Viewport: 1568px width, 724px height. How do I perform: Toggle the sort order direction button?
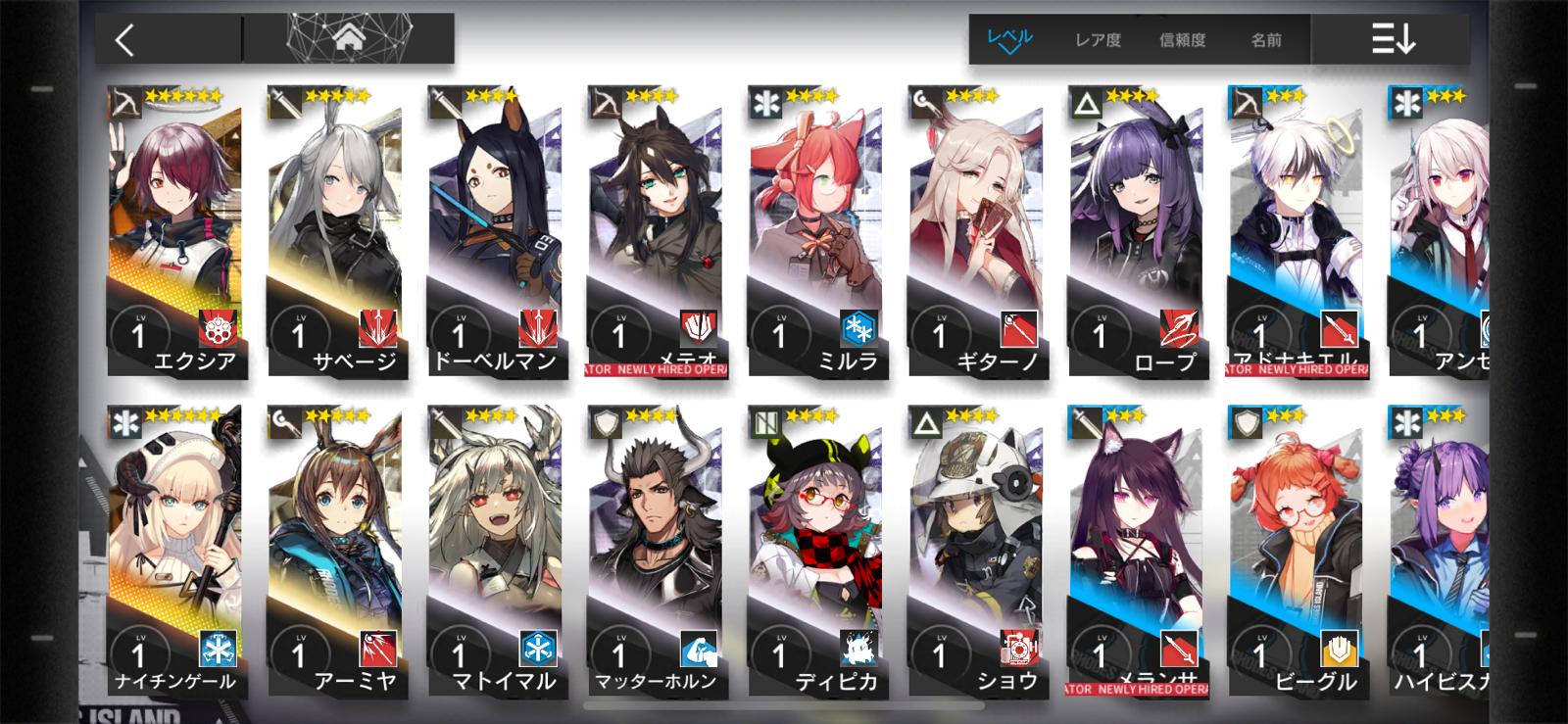[x=1393, y=39]
